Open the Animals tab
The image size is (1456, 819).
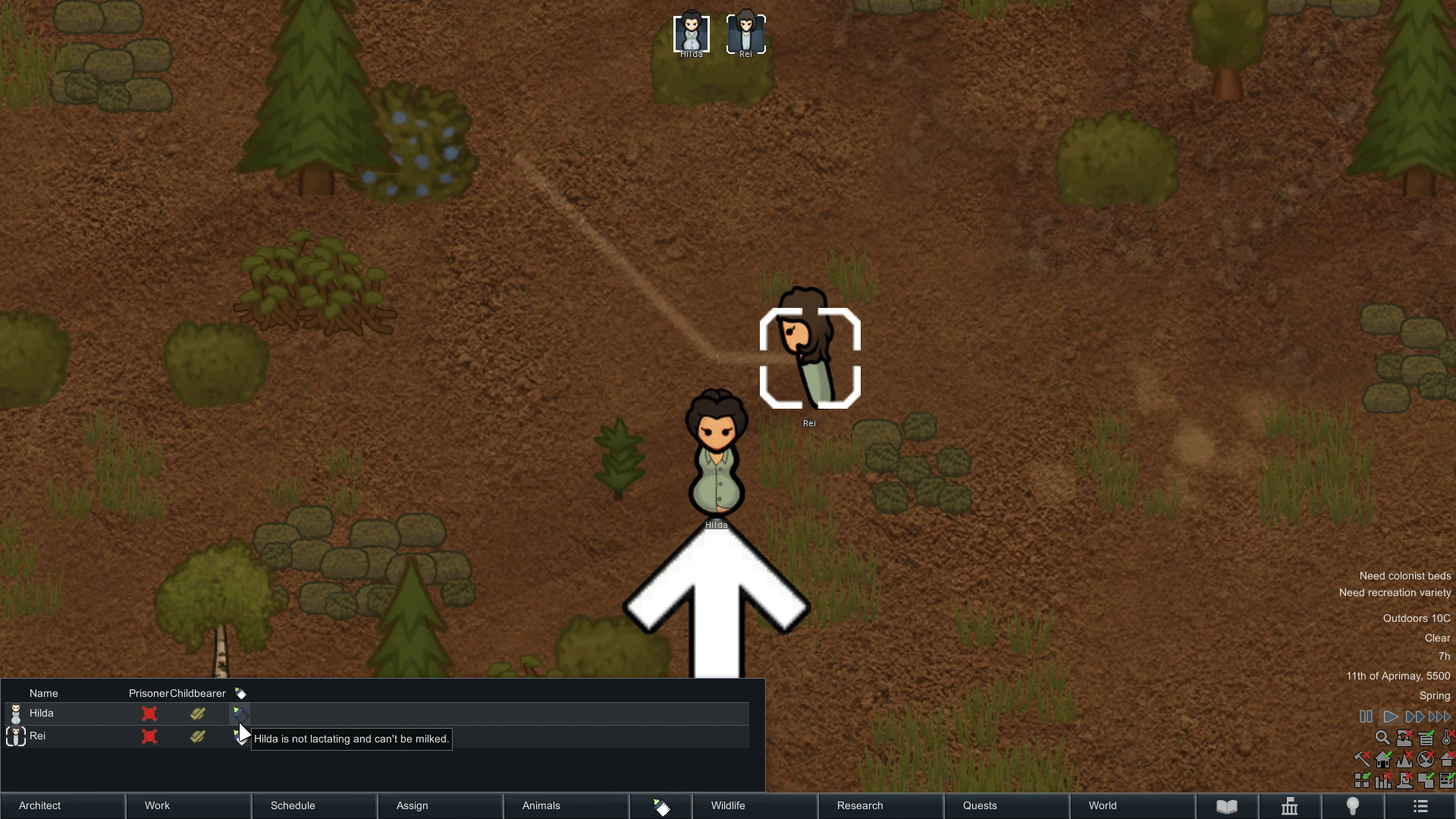(566, 805)
